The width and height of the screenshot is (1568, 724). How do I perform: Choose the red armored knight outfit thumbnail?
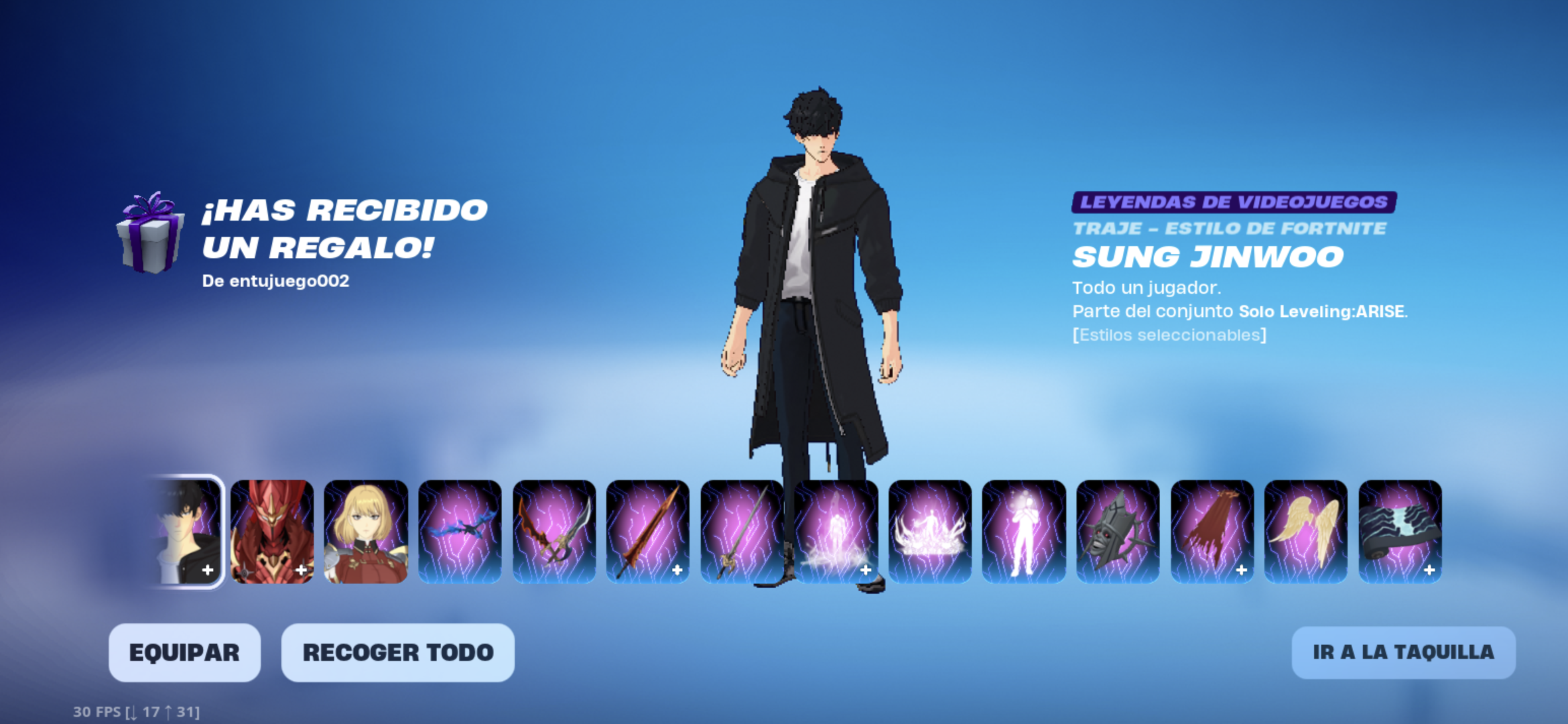[272, 531]
